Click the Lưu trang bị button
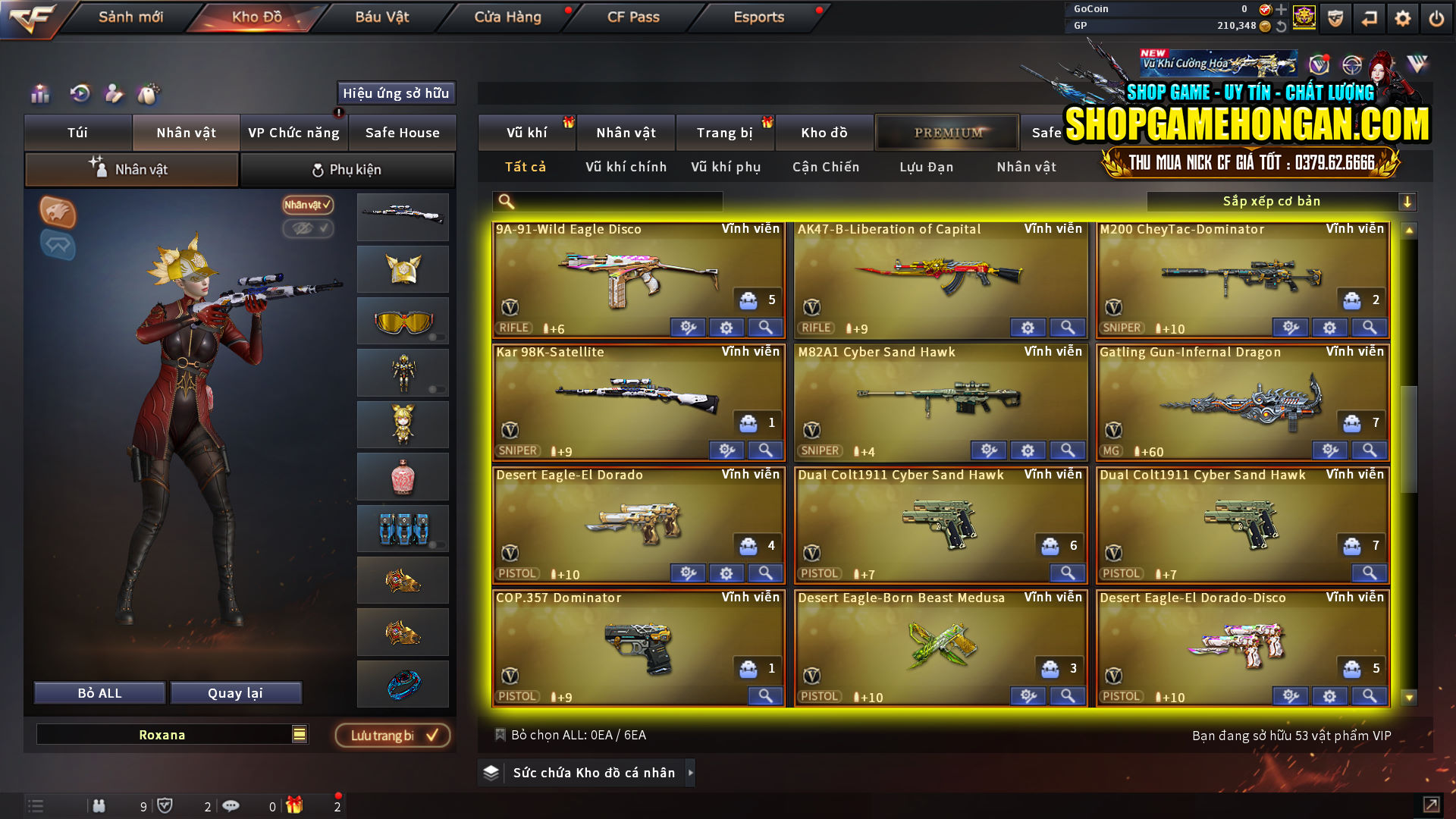This screenshot has width=1456, height=819. pos(393,735)
